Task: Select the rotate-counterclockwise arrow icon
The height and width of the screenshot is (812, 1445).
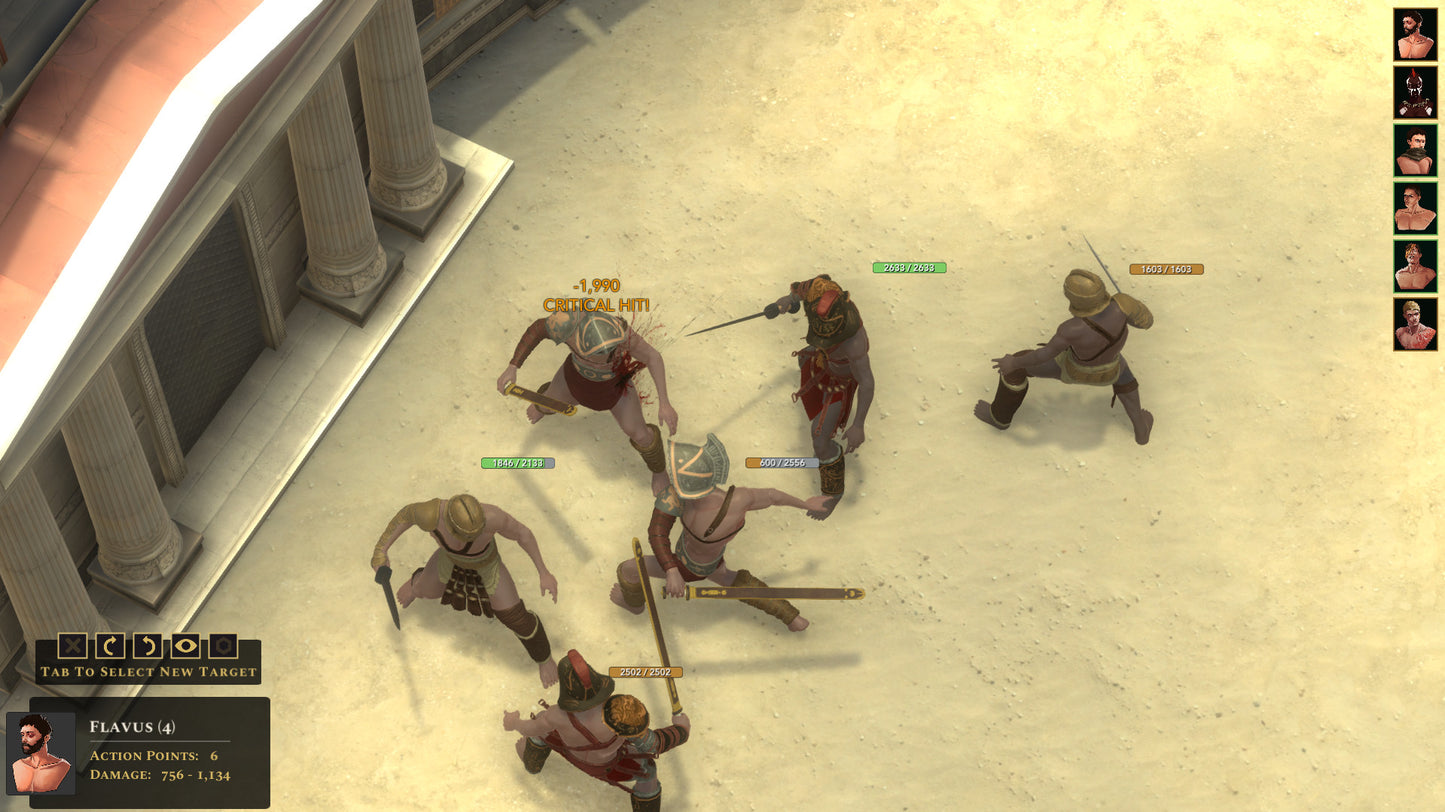Action: (x=146, y=645)
